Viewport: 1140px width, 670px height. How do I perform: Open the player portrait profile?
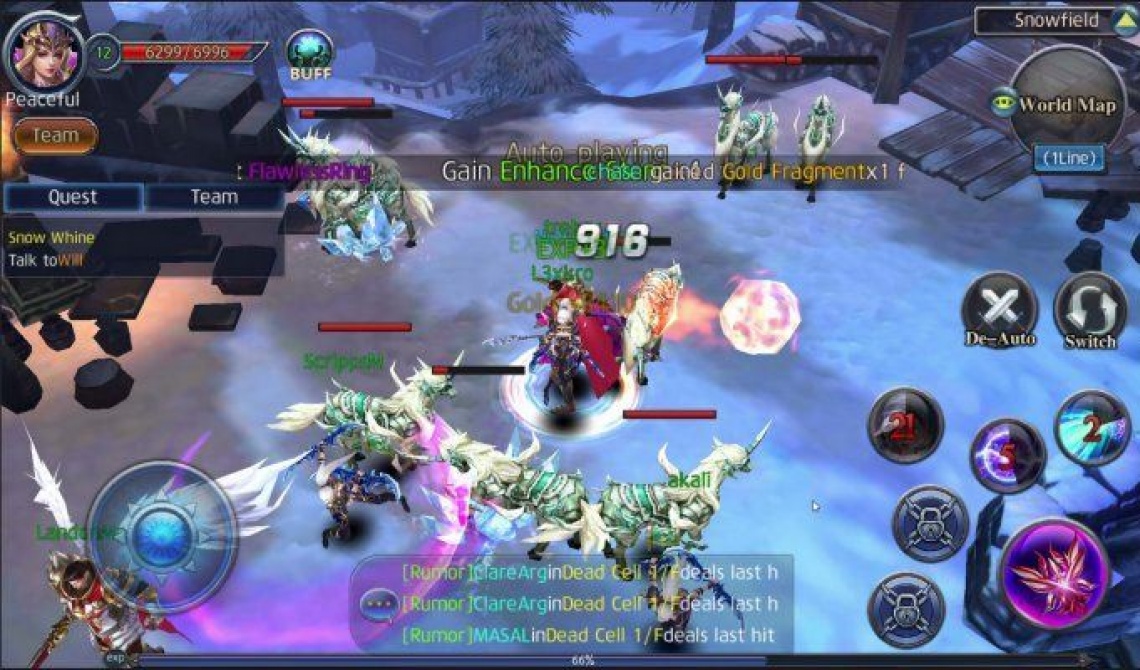[x=44, y=50]
